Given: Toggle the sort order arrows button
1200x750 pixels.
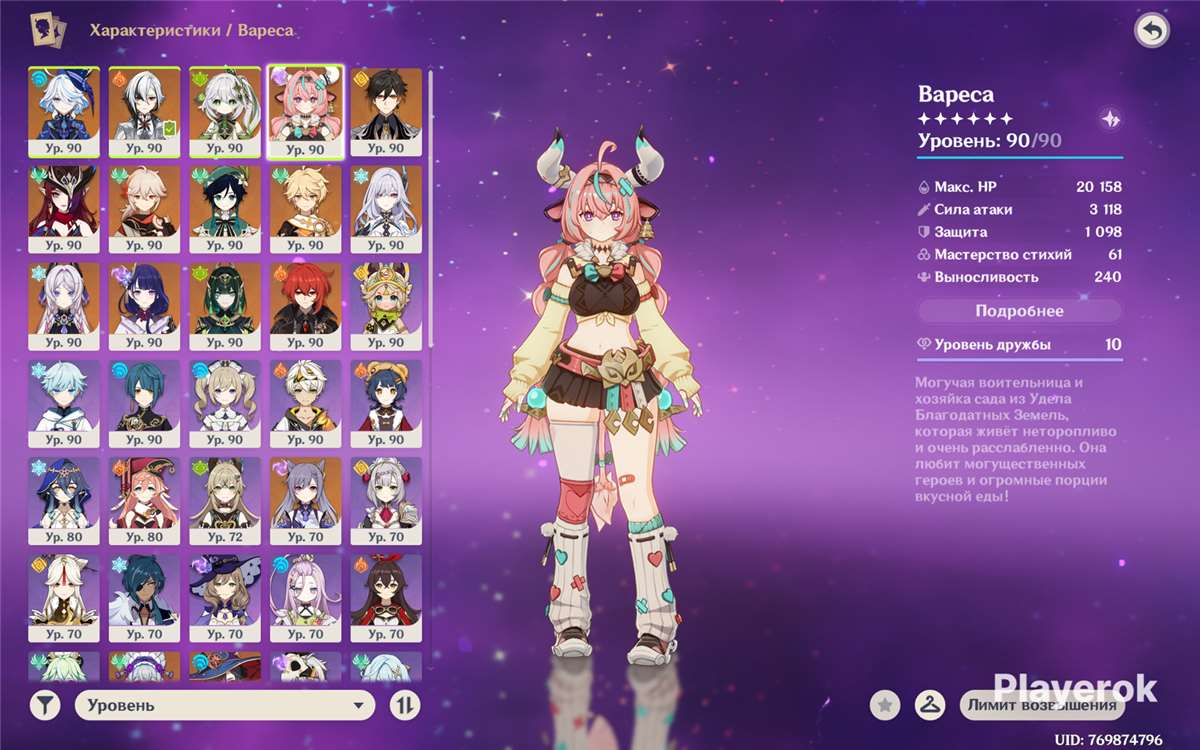Looking at the screenshot, I should tap(404, 706).
